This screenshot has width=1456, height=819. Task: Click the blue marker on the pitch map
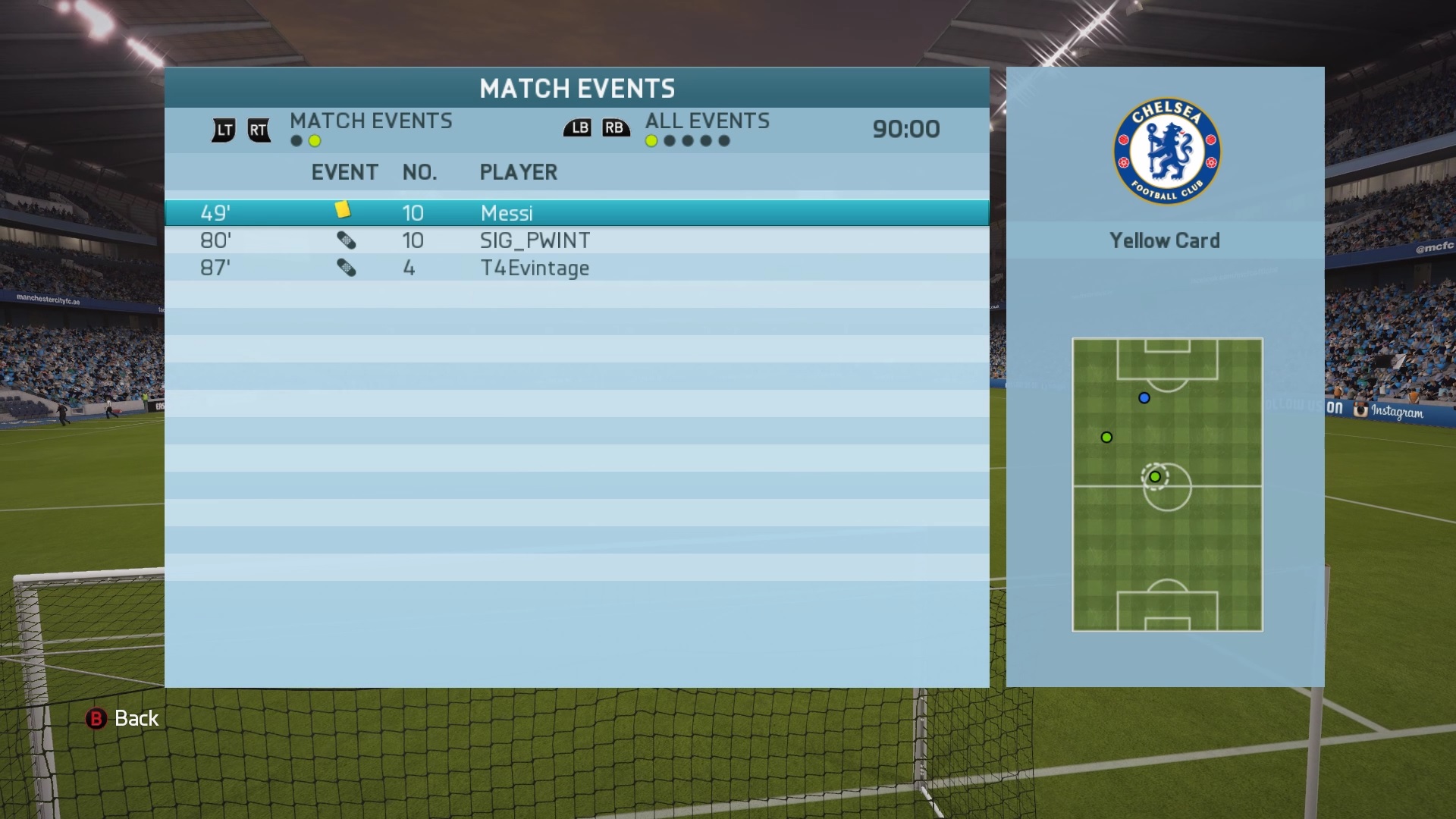[x=1144, y=398]
